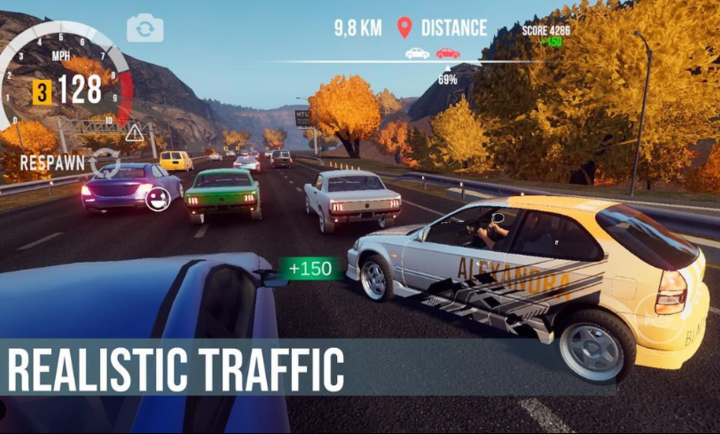Switch camera view with the camera icon
Viewport: 720px width, 434px height.
(145, 28)
